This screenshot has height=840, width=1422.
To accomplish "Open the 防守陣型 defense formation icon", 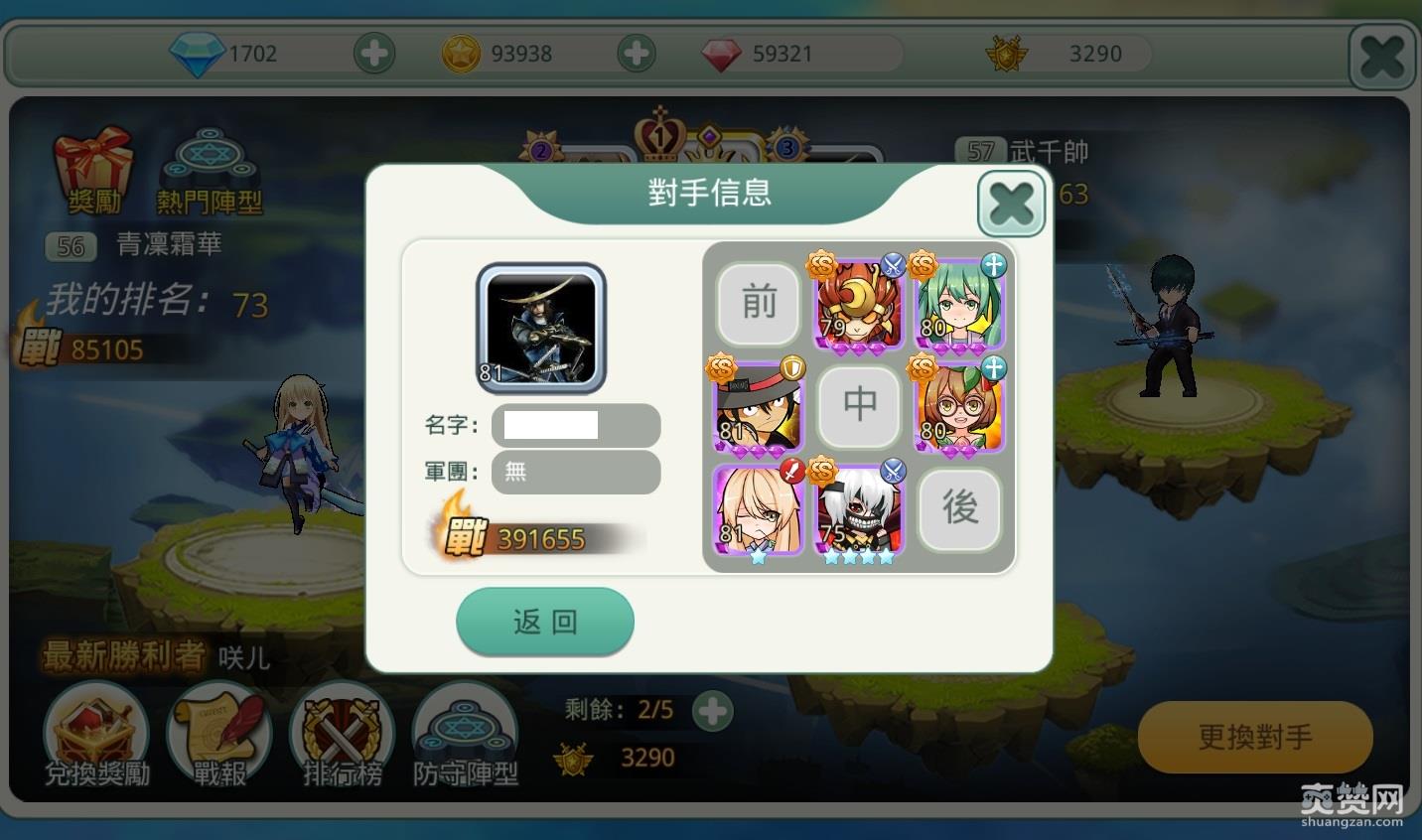I will (464, 735).
